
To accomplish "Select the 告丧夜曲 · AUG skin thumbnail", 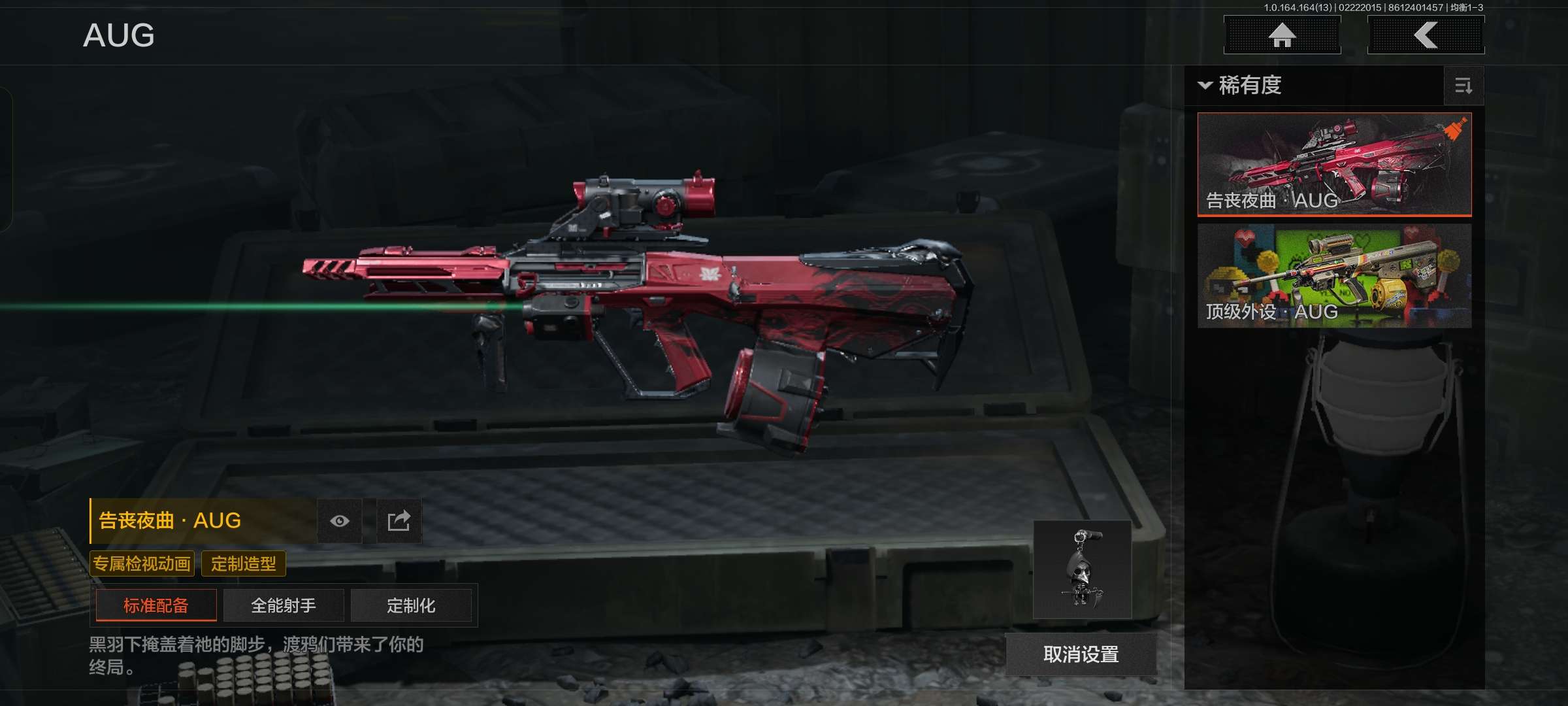I will 1334,163.
